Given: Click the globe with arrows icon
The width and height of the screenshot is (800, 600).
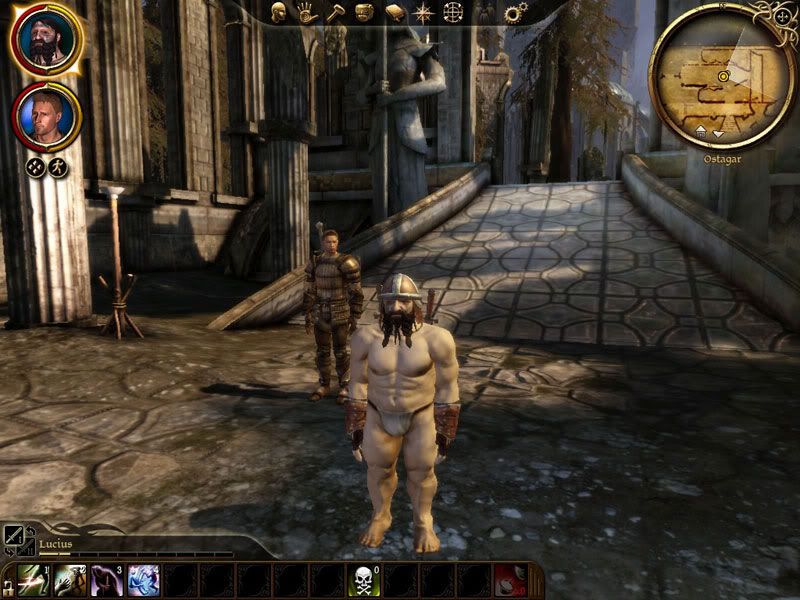Looking at the screenshot, I should pos(453,12).
